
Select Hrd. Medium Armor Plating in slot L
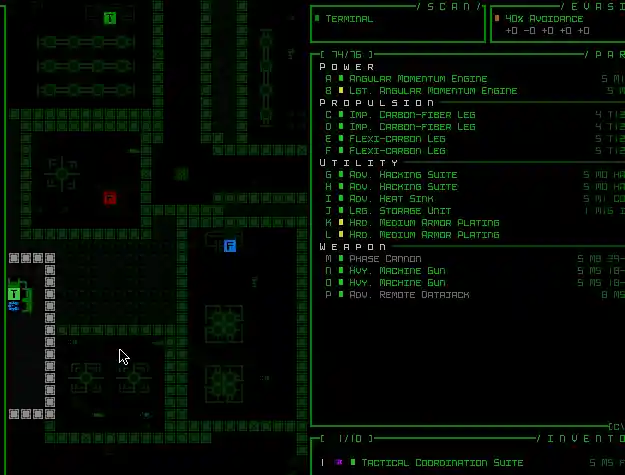pyautogui.click(x=424, y=235)
